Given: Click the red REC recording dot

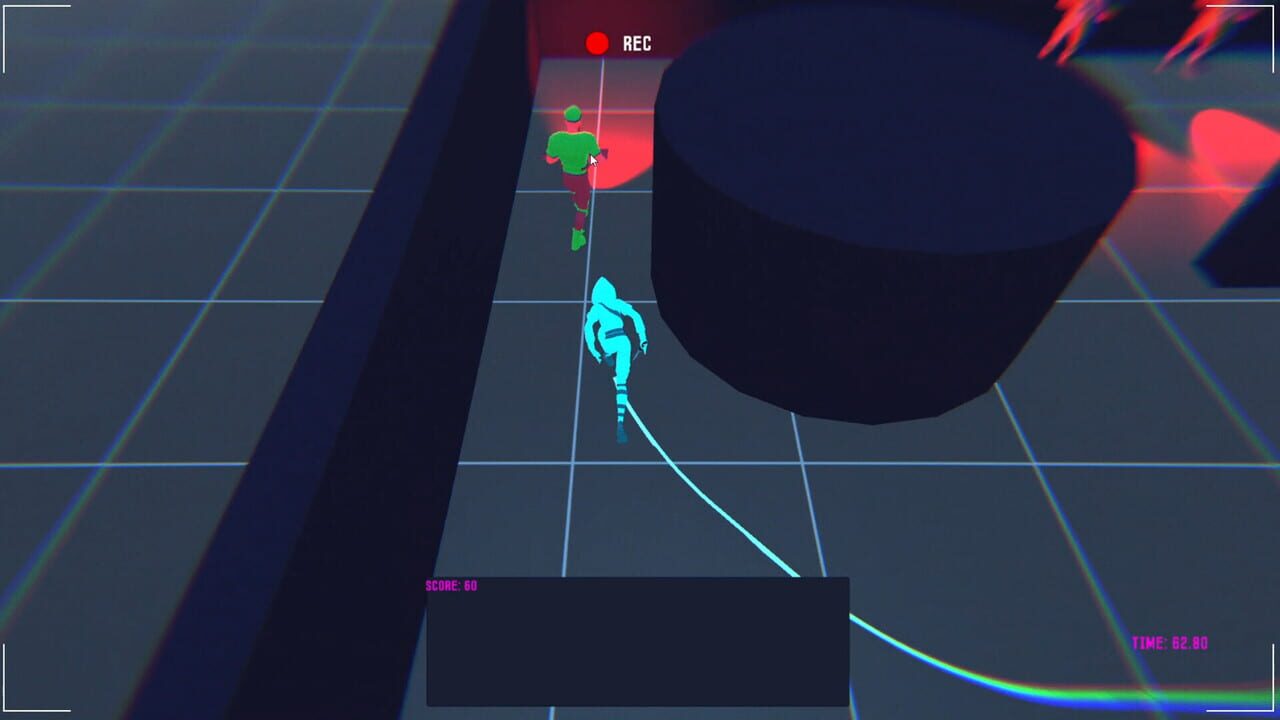Looking at the screenshot, I should click(598, 42).
